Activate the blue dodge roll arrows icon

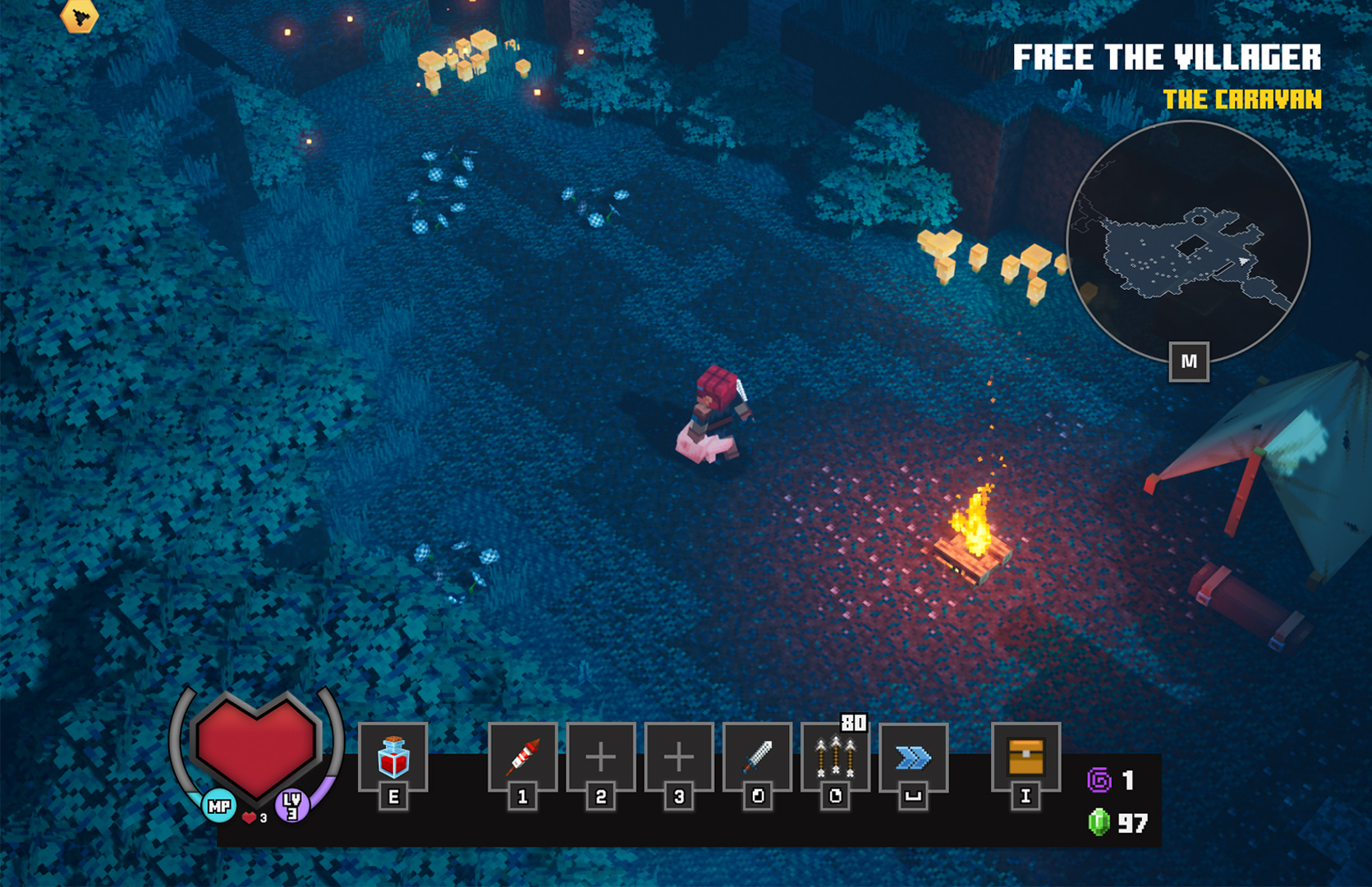913,757
